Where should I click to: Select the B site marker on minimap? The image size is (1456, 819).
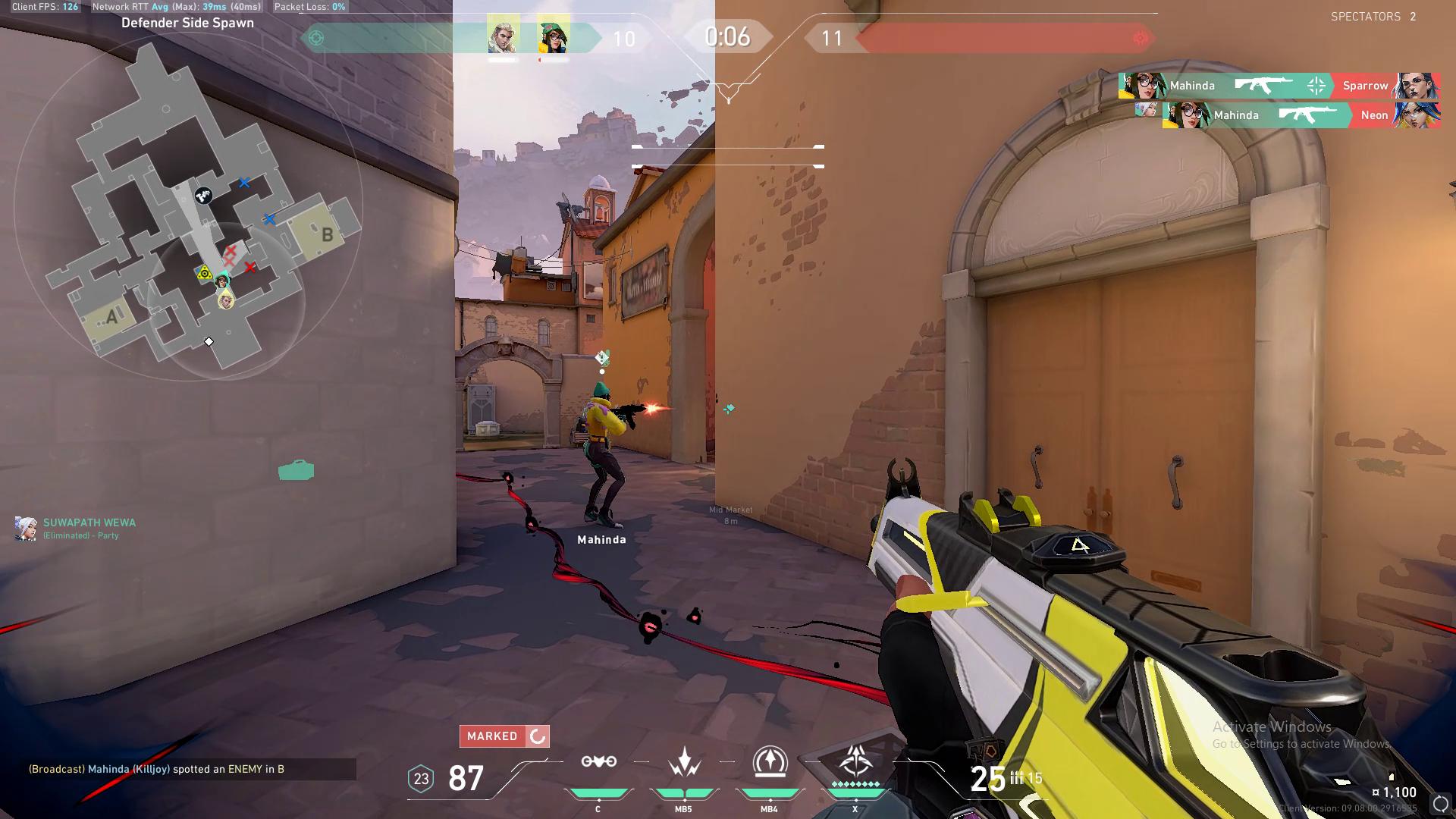[x=327, y=234]
